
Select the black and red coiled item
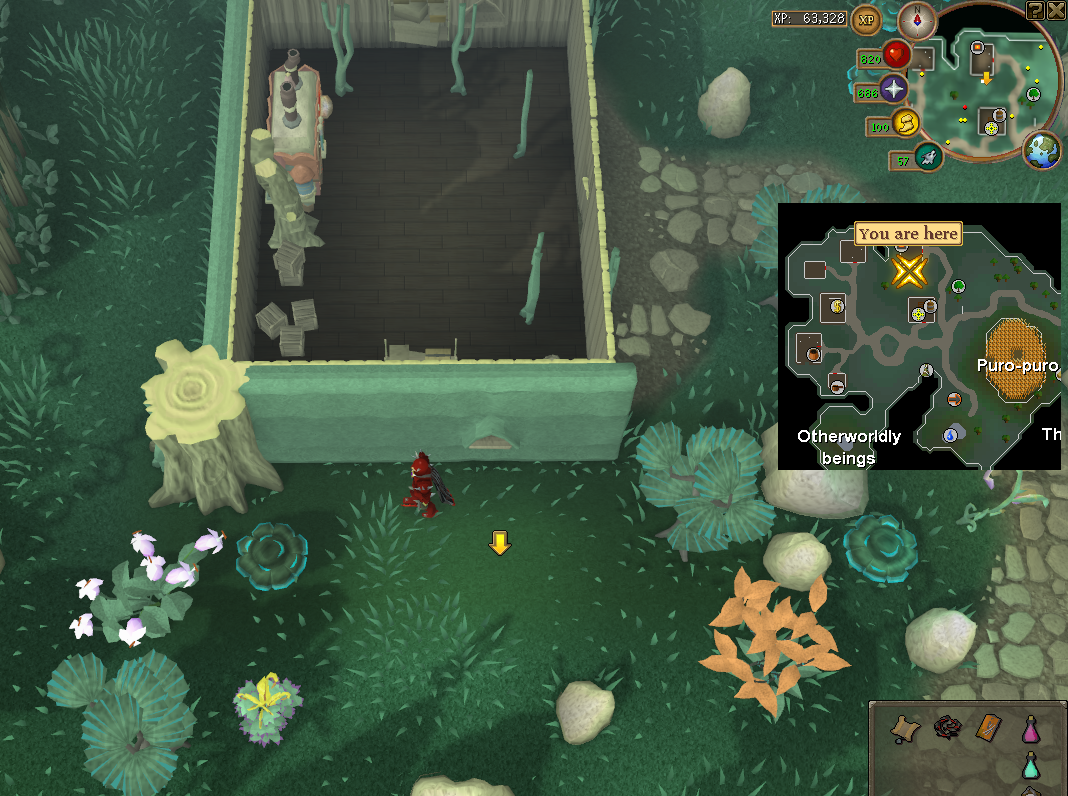point(947,728)
